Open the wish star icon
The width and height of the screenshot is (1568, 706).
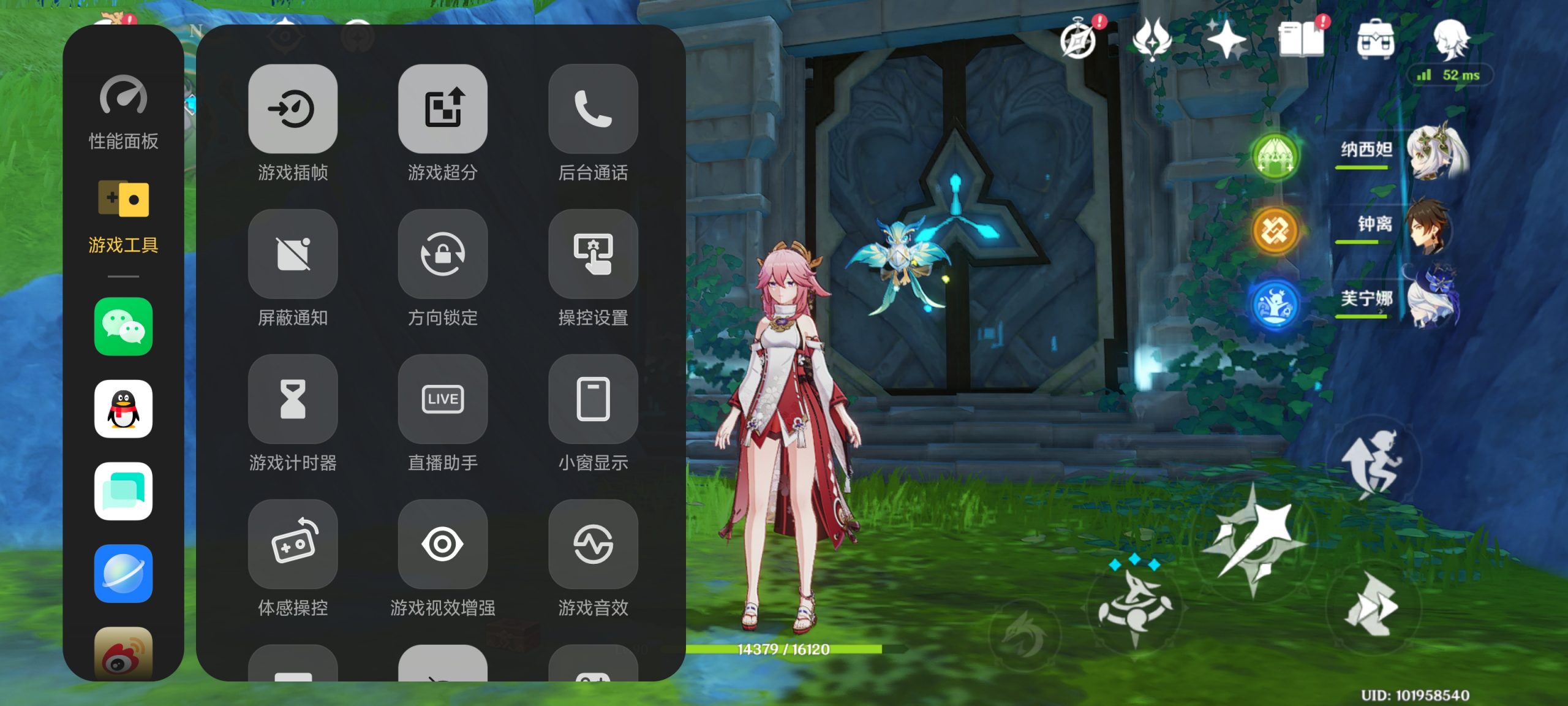[1226, 39]
